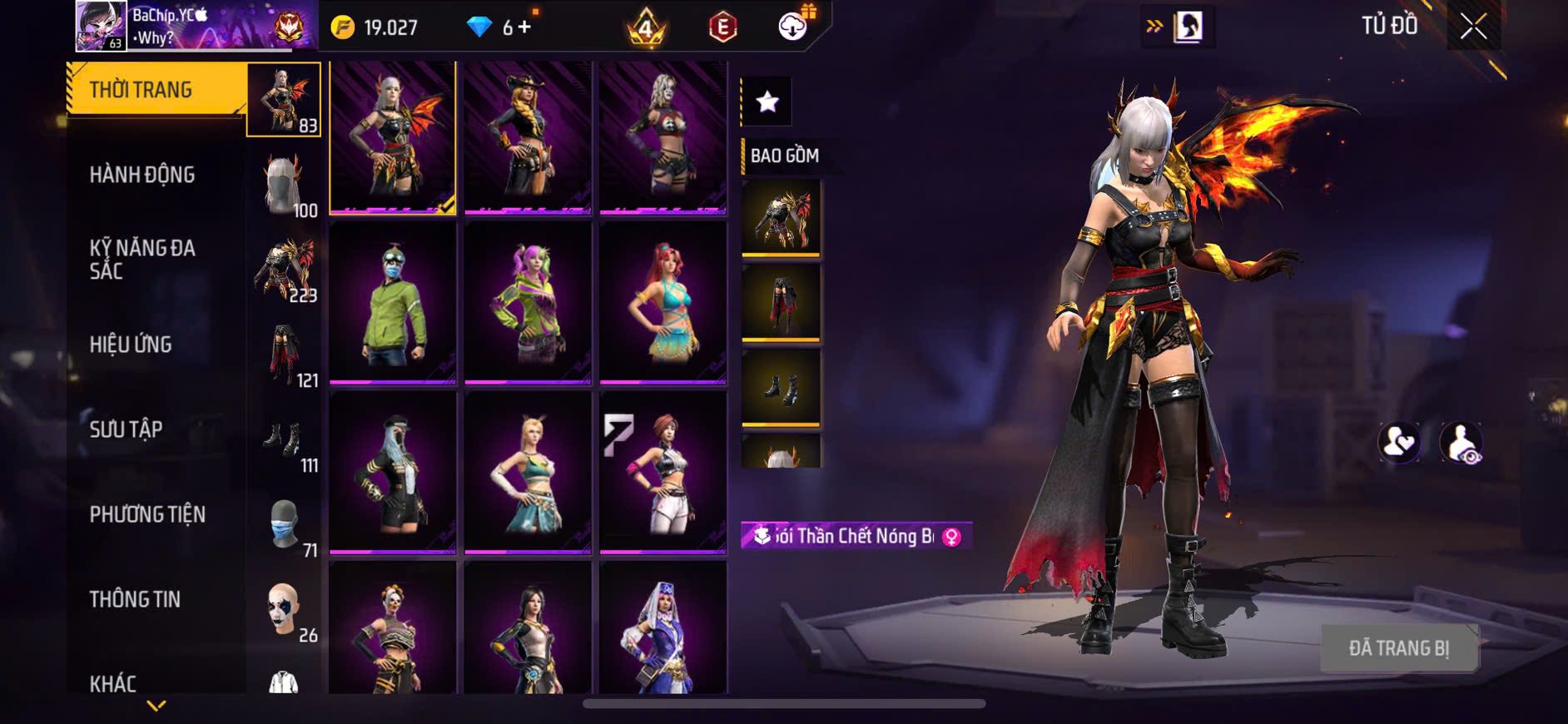Image resolution: width=1568 pixels, height=724 pixels.
Task: Choose the cowgirl hat outfit thumbnail
Action: pos(528,137)
